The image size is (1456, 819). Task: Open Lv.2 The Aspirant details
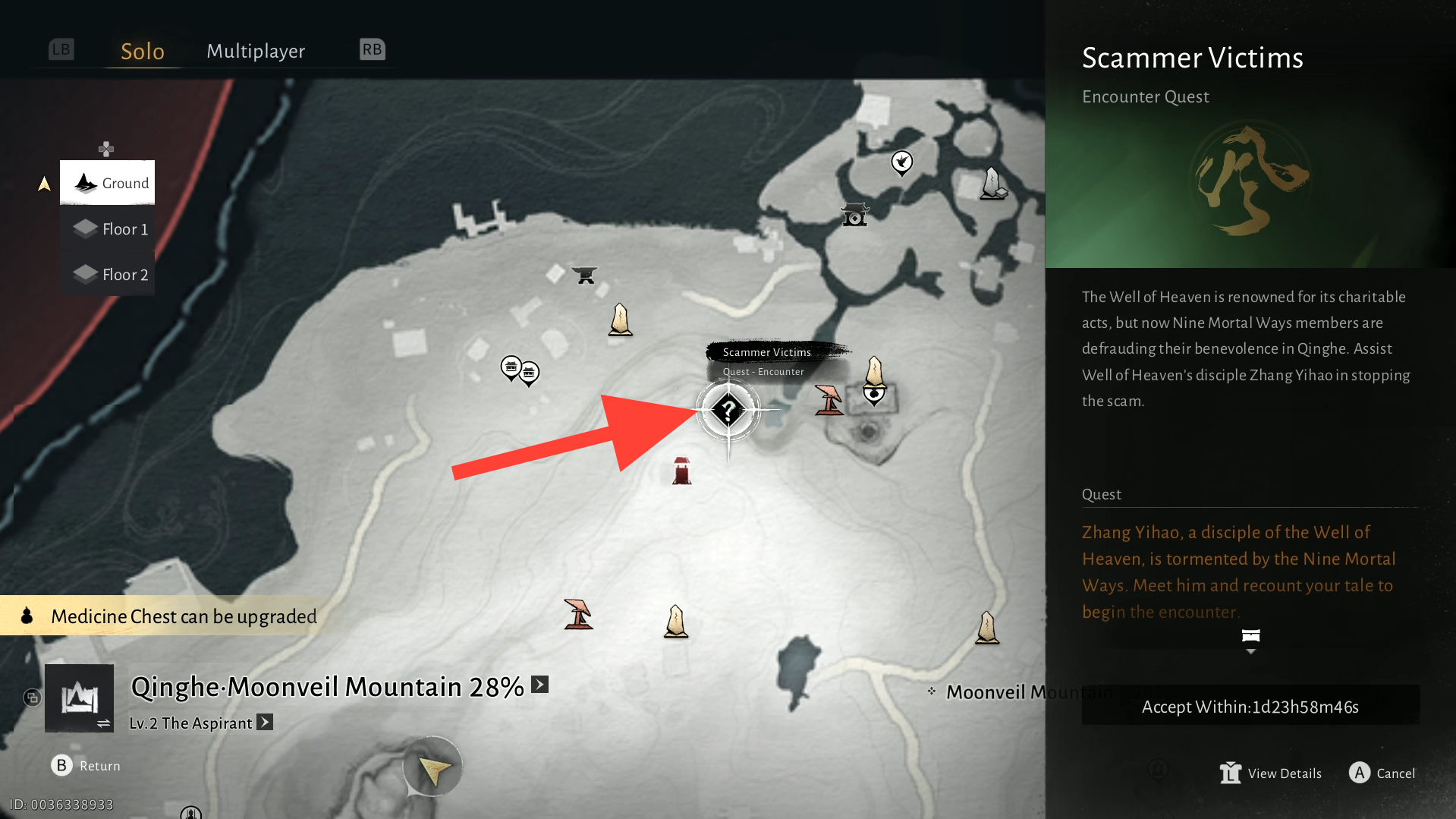point(265,722)
